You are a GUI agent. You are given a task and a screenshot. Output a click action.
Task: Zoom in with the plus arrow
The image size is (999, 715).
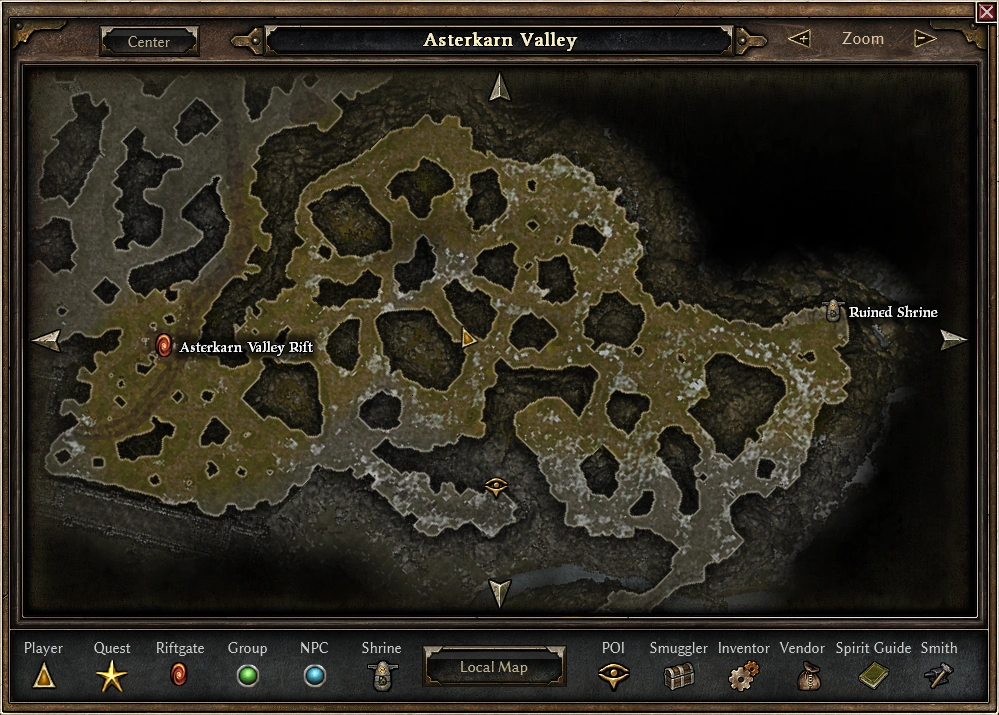coord(799,39)
